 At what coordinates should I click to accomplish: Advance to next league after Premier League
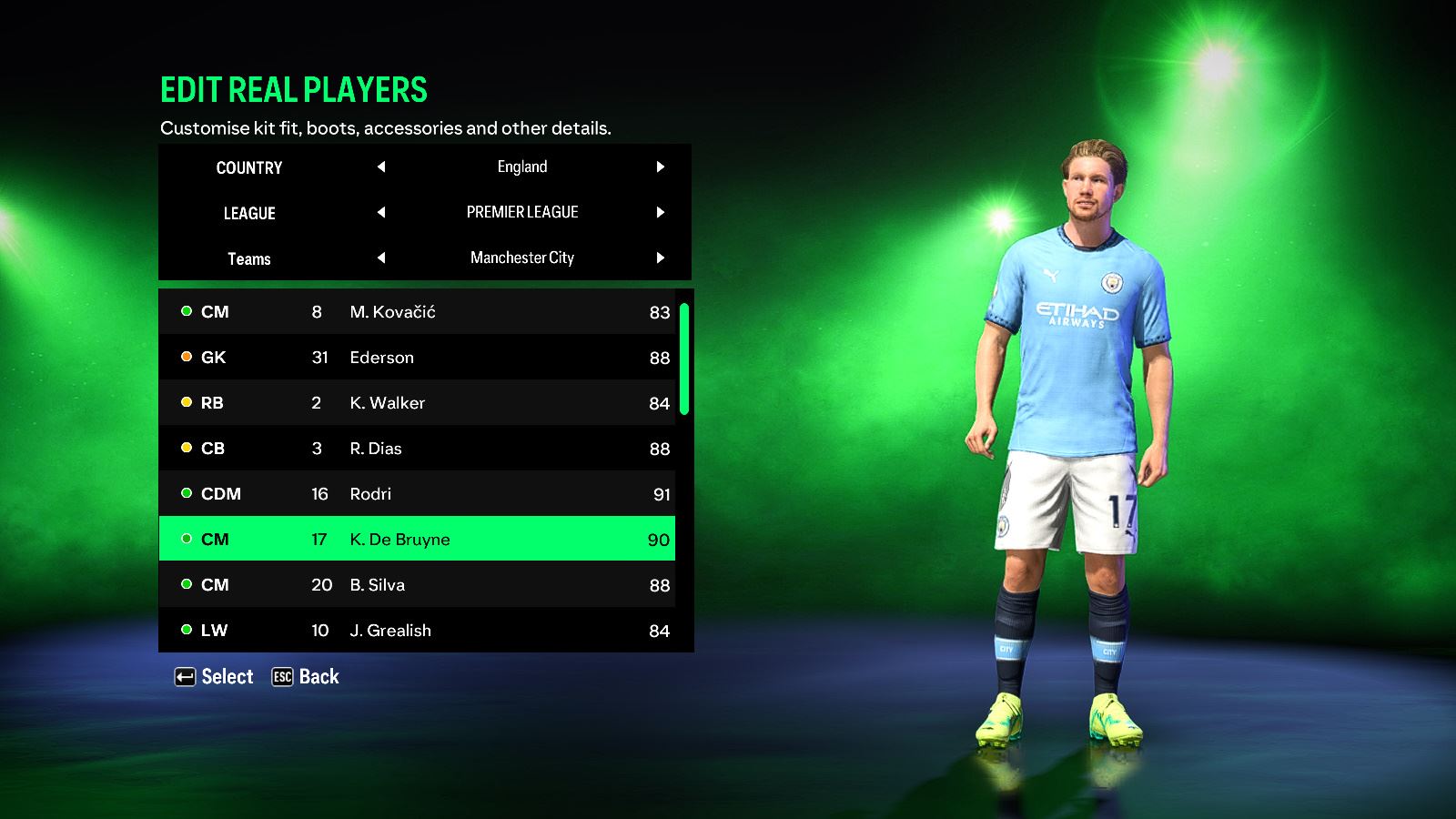pyautogui.click(x=661, y=212)
